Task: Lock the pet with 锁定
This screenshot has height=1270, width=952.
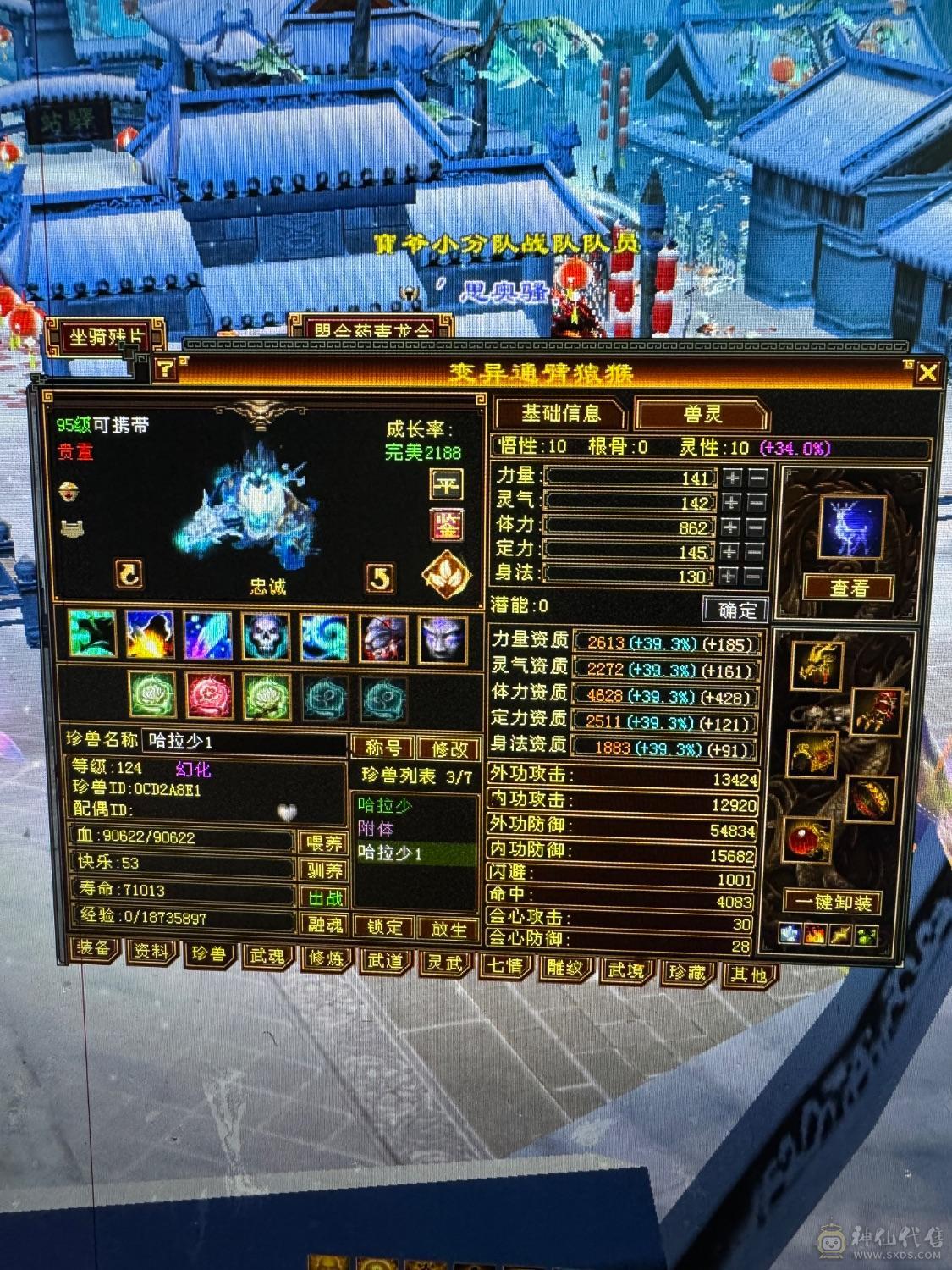Action: (385, 927)
